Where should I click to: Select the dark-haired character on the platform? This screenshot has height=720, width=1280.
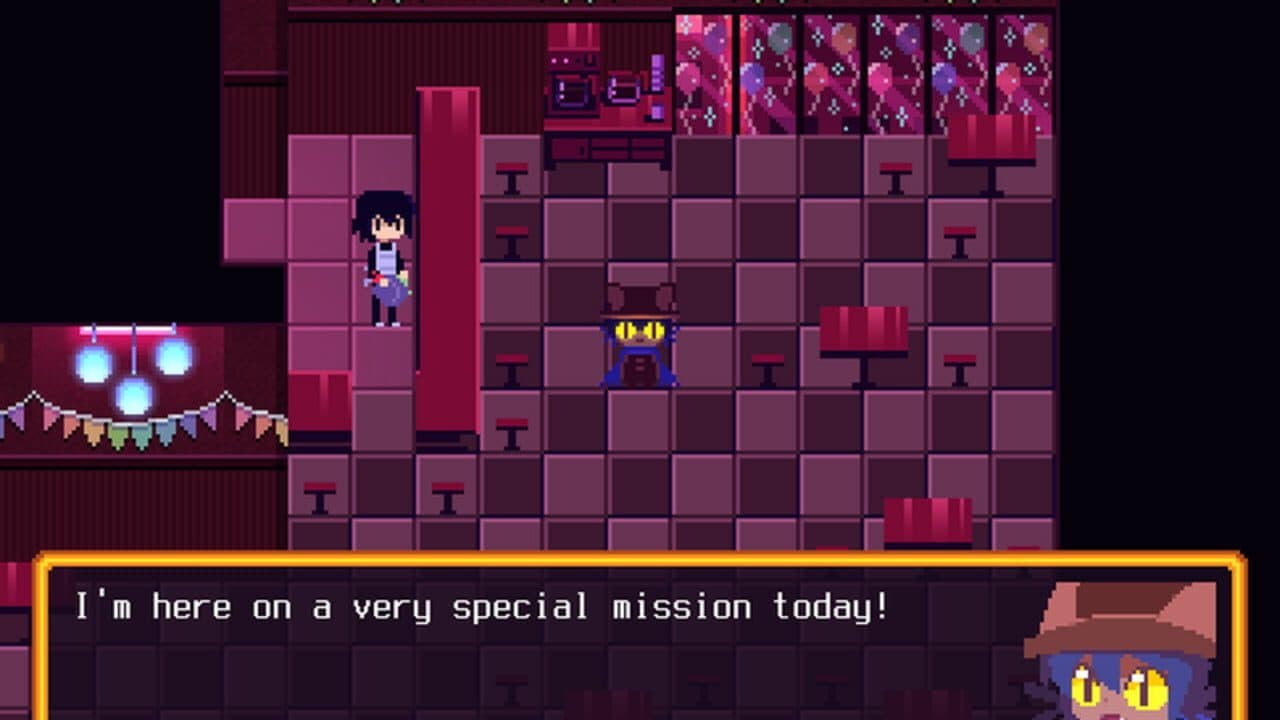(x=383, y=260)
